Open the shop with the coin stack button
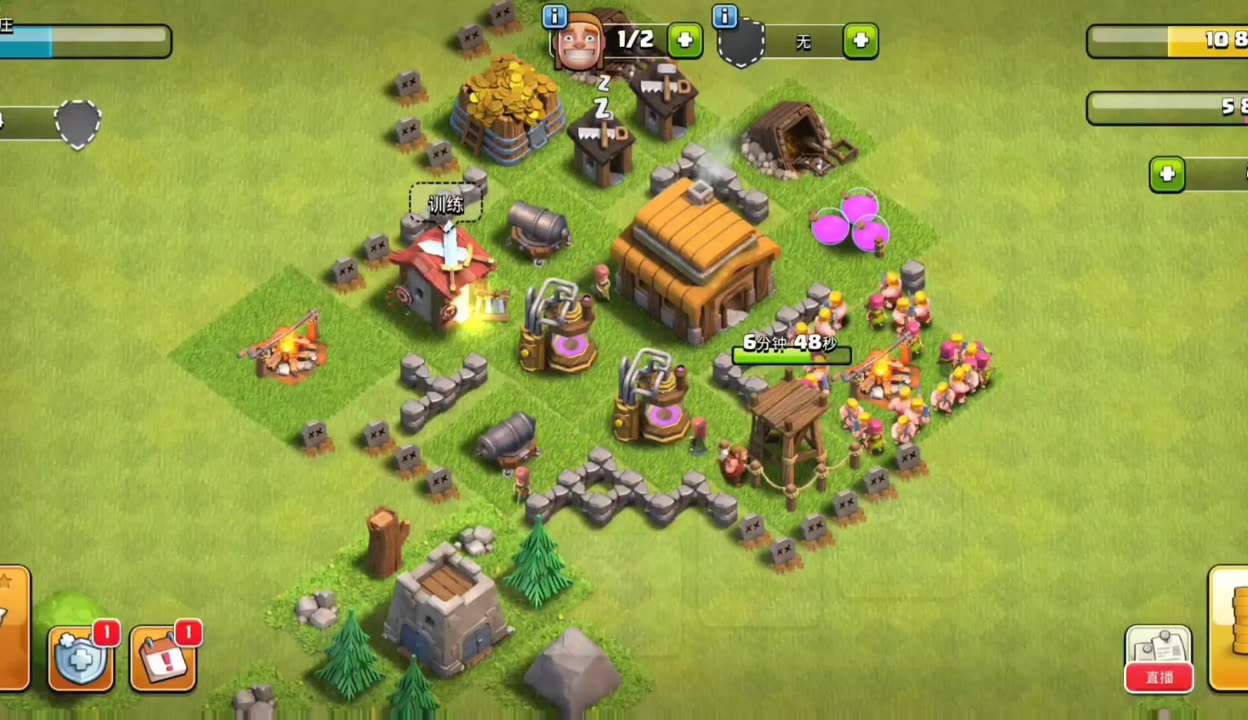 point(1230,628)
